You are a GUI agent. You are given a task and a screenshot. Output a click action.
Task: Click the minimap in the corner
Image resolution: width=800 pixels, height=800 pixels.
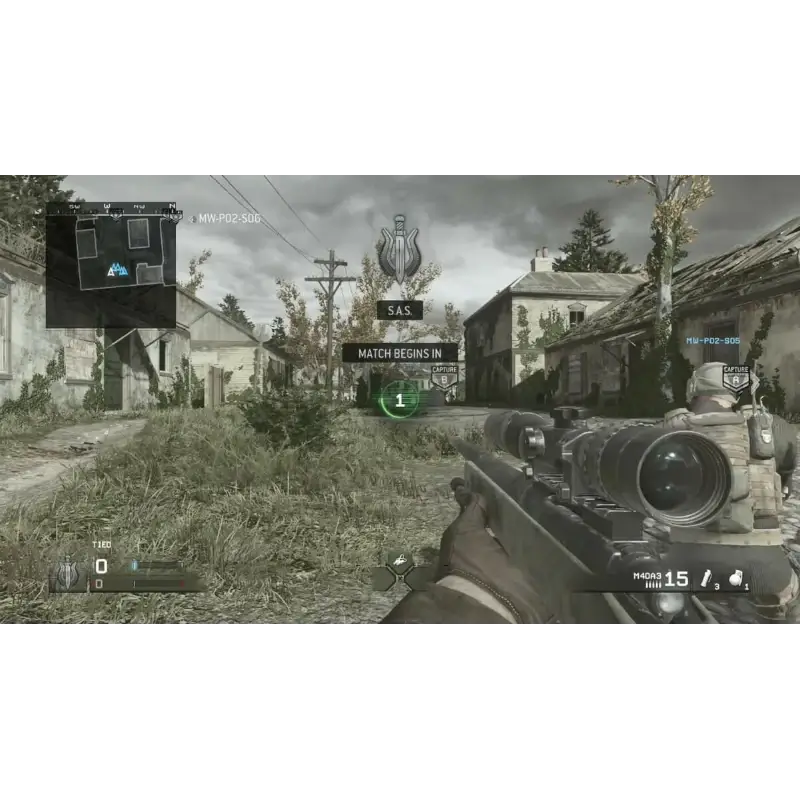[111, 265]
